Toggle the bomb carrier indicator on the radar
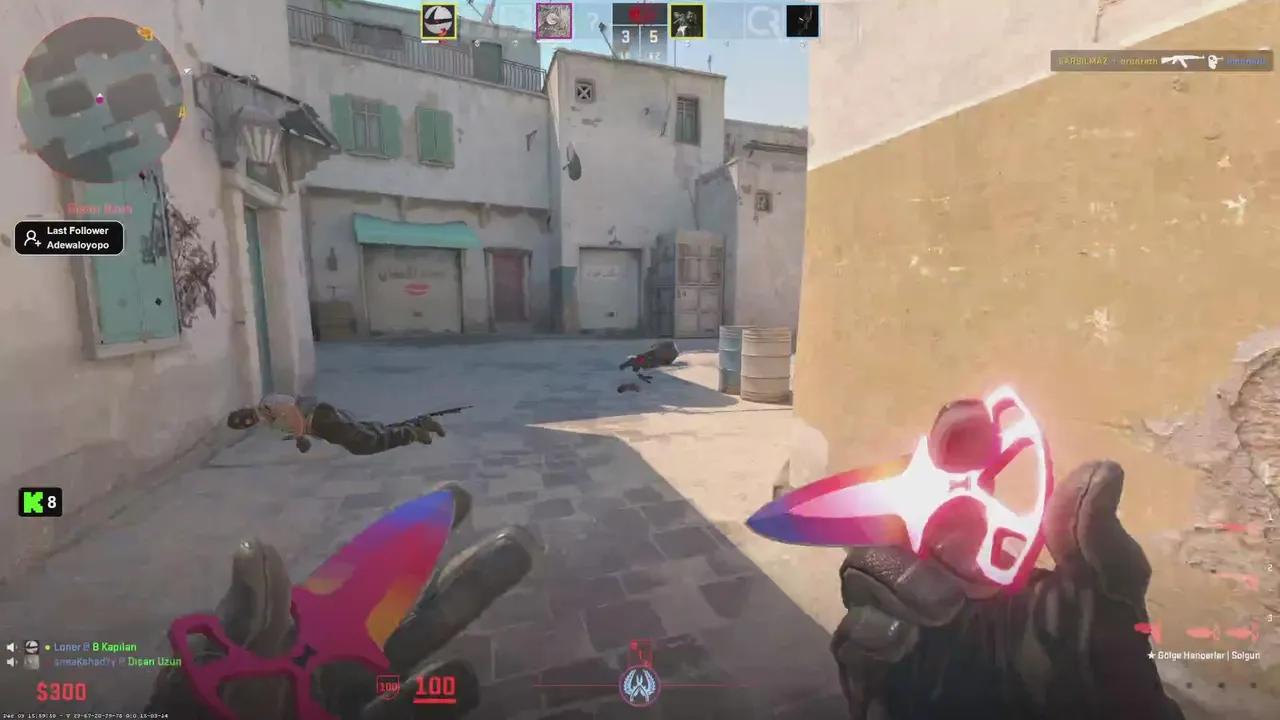Screen dimensions: 1280x720 pos(100,97)
